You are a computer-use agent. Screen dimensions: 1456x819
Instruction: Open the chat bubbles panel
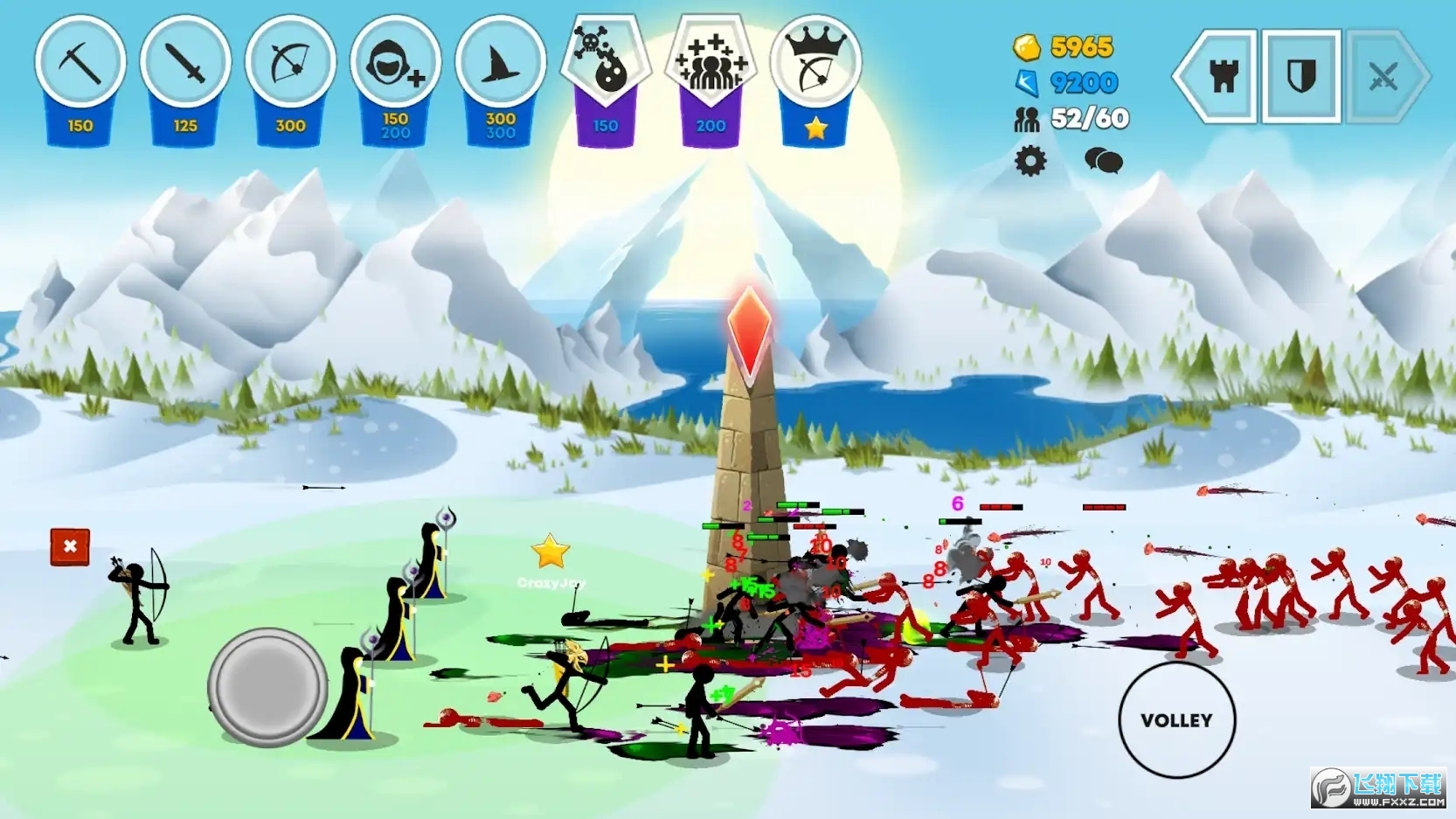pyautogui.click(x=1103, y=161)
